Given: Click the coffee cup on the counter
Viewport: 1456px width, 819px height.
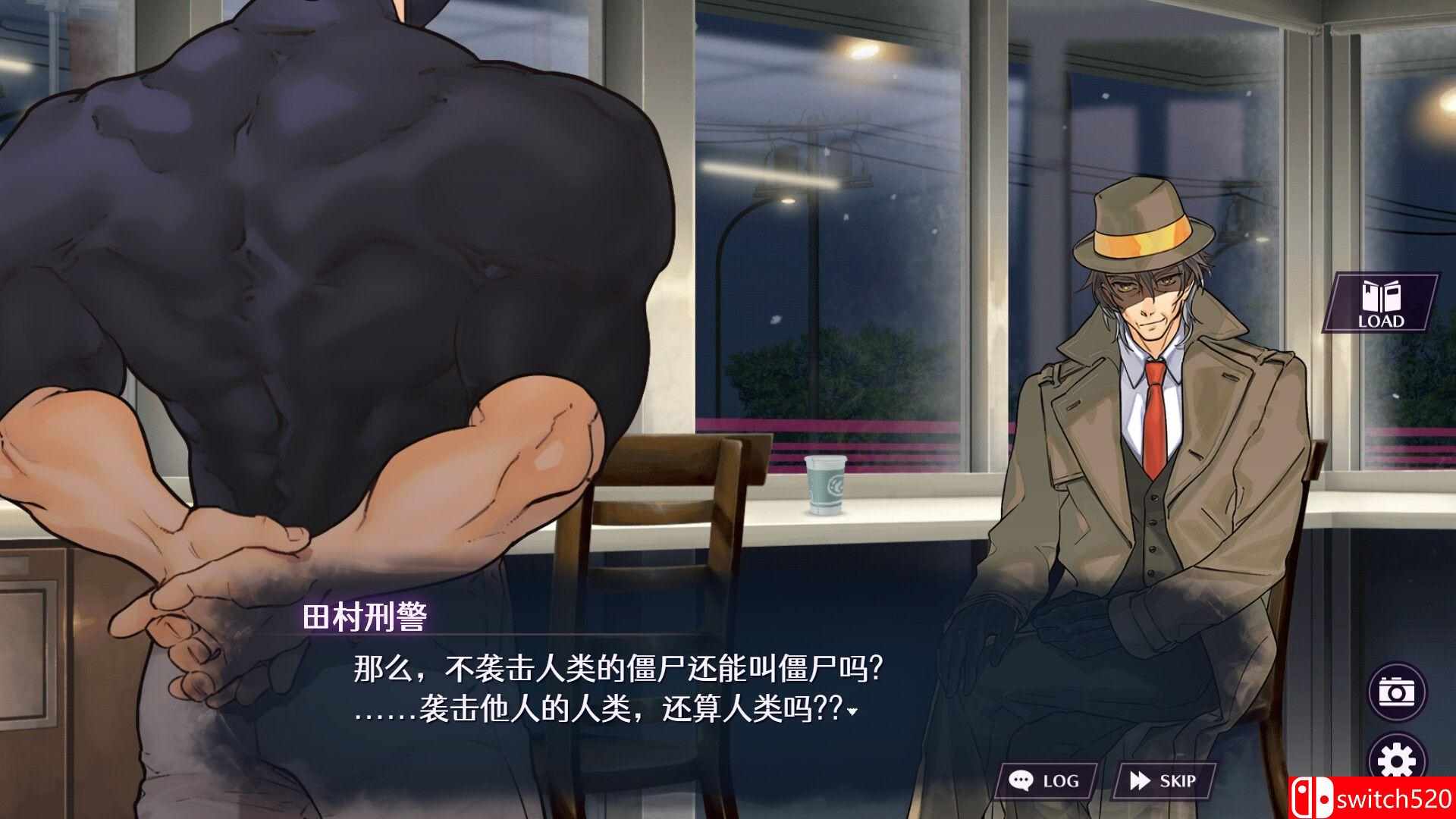Looking at the screenshot, I should click(x=826, y=486).
